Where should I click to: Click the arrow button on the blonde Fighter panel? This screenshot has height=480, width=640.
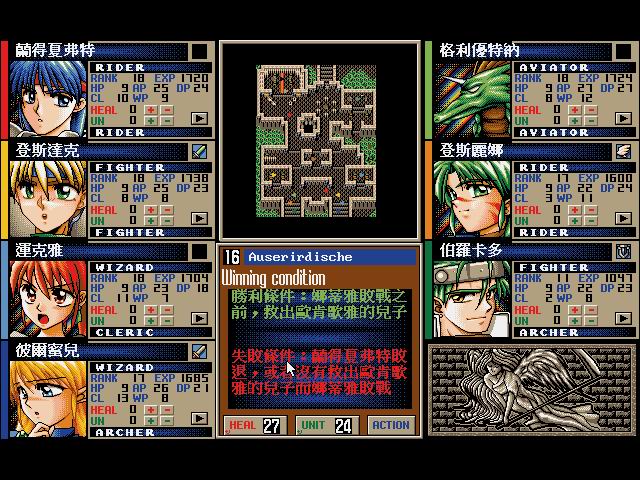coord(200,219)
